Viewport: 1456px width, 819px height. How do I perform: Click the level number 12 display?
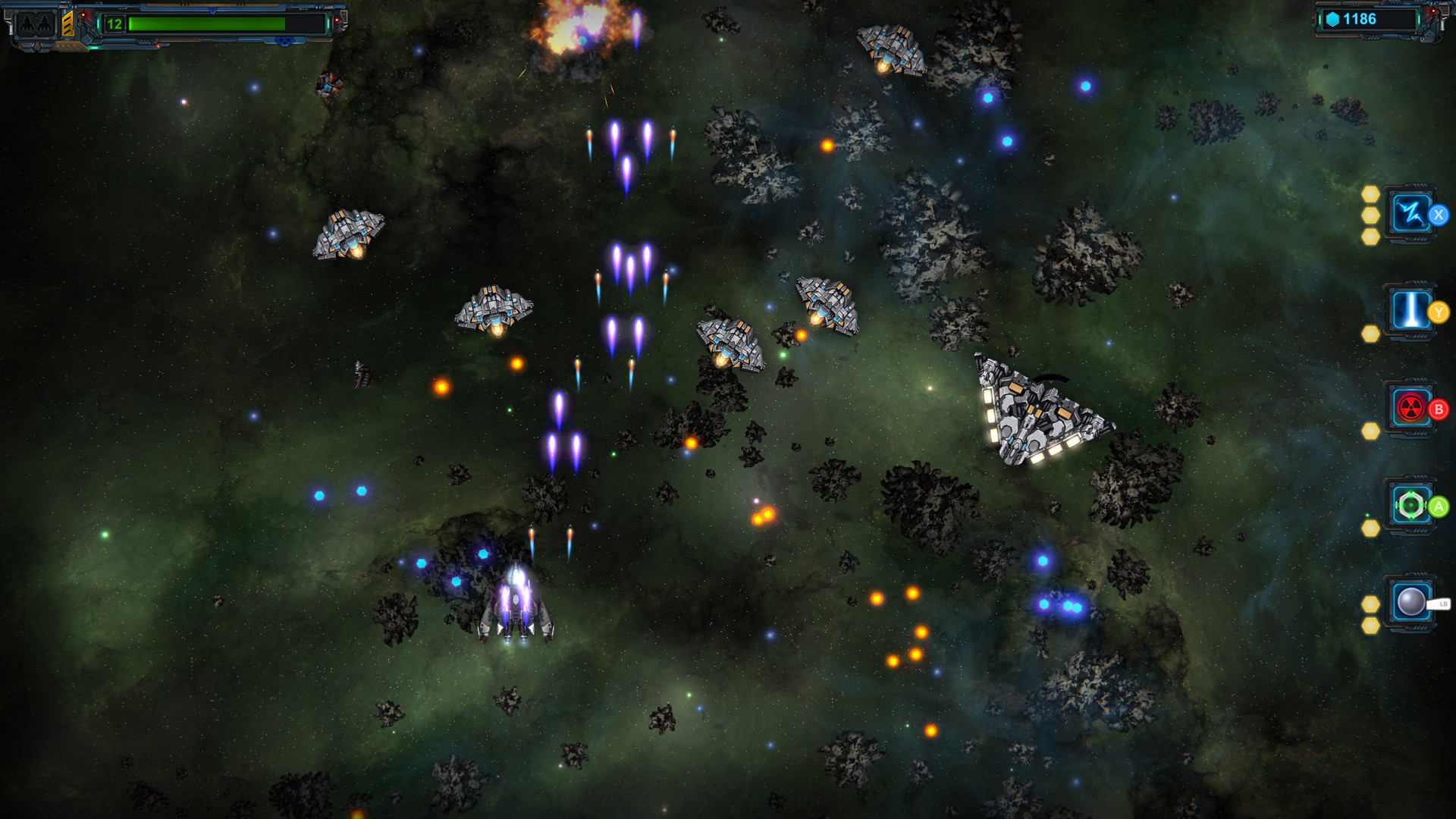click(115, 24)
